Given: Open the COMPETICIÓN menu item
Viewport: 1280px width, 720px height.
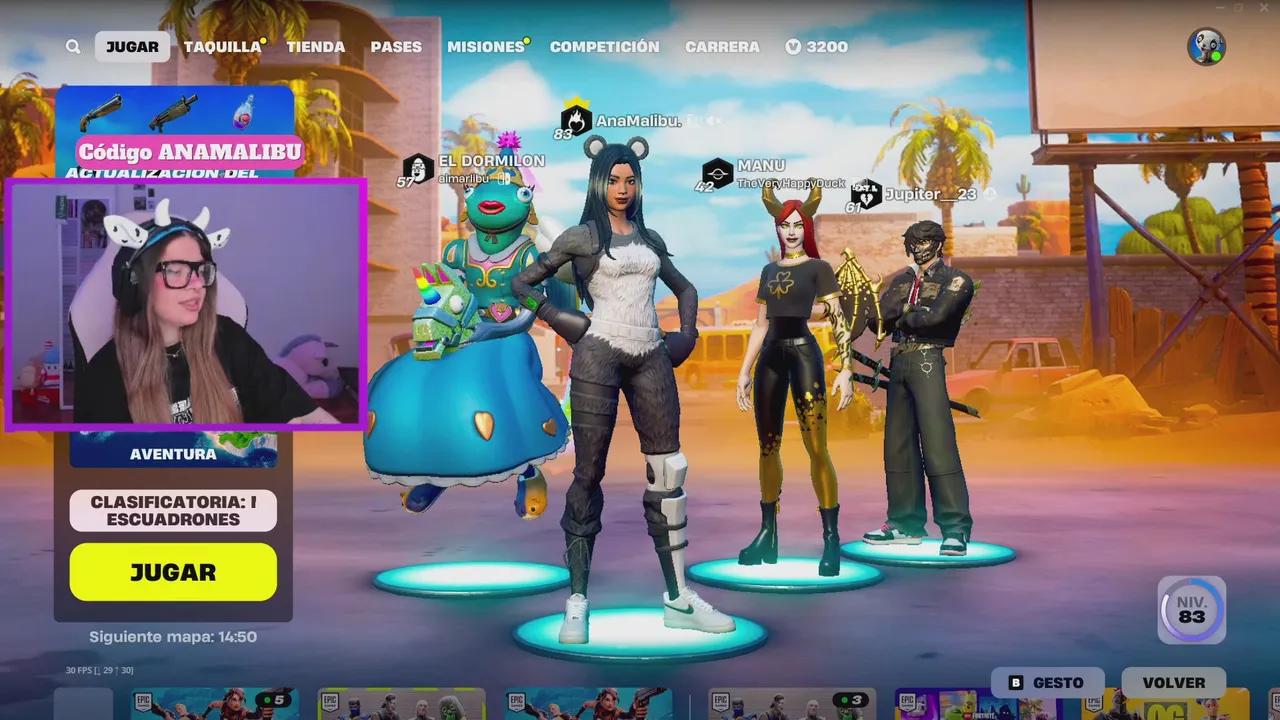Looking at the screenshot, I should (604, 46).
